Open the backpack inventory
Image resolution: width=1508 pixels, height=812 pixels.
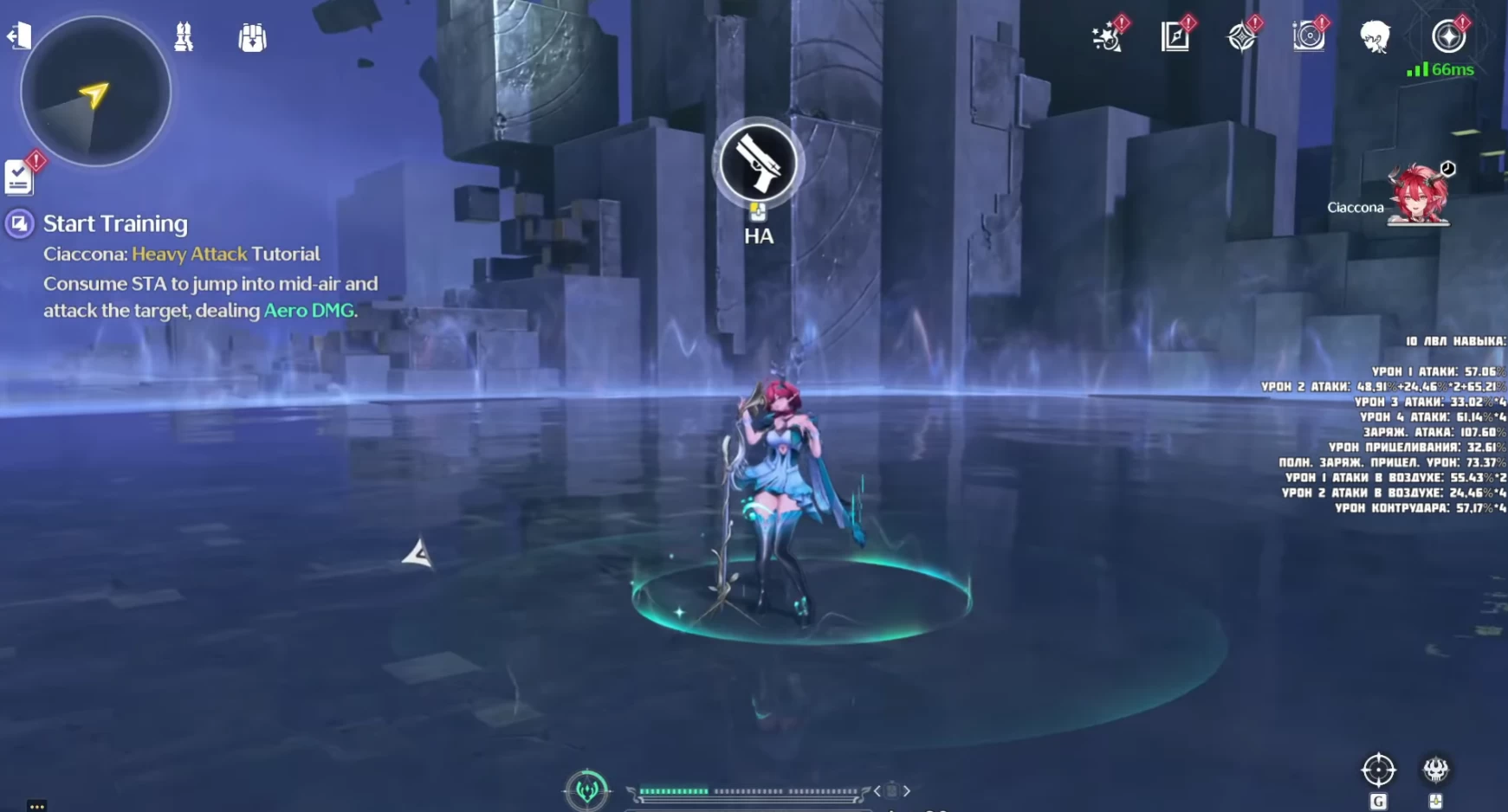252,38
